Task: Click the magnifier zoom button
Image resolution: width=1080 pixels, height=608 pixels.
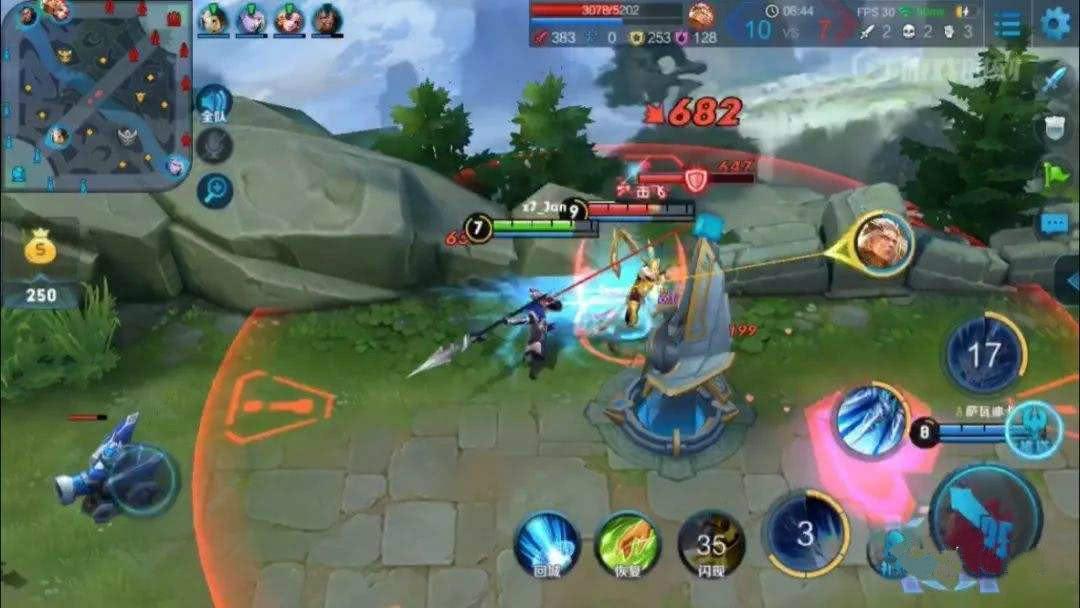Action: (x=214, y=189)
